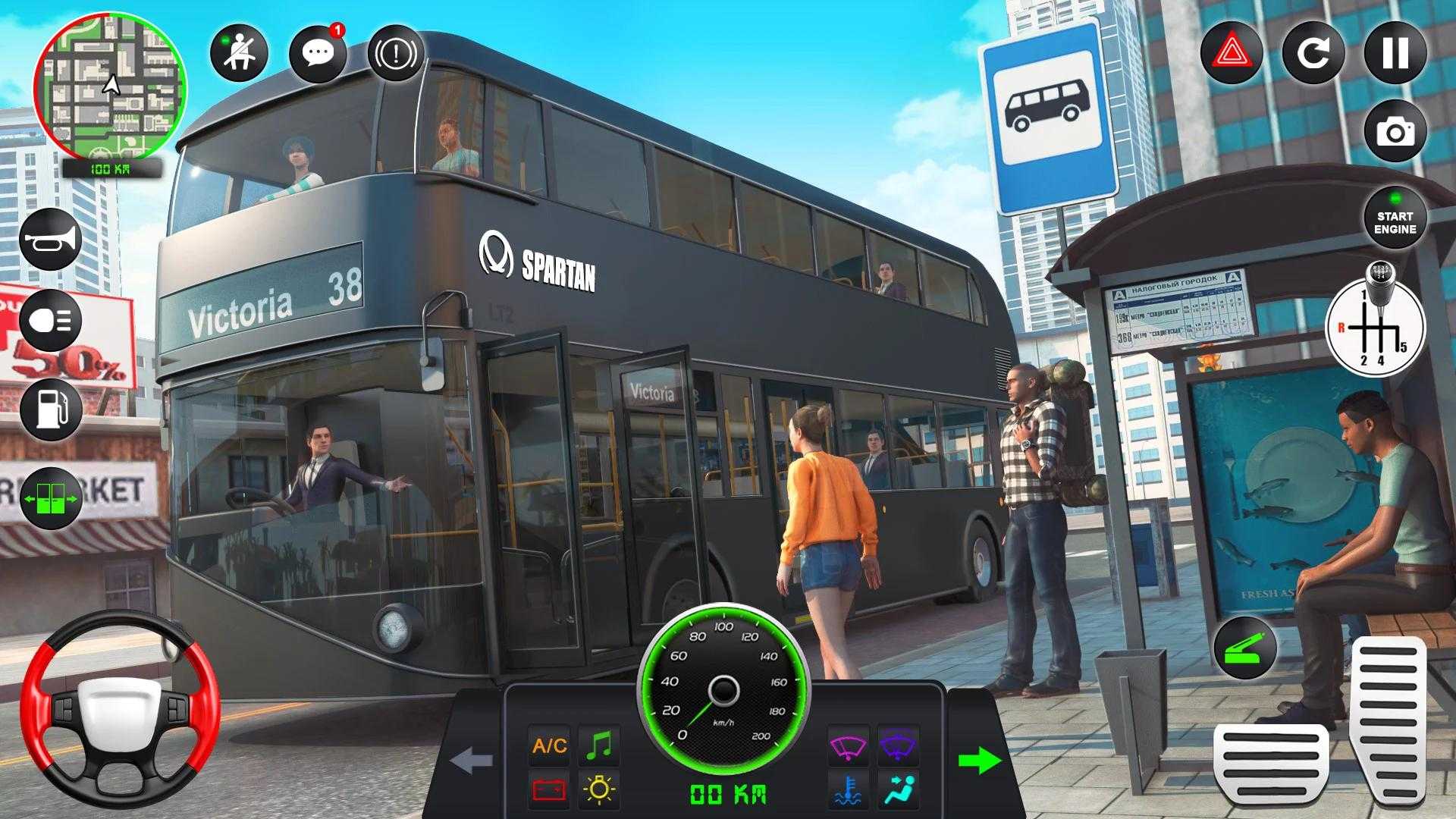The width and height of the screenshot is (1456, 819).
Task: Activate the right turn signal arrow
Action: pyautogui.click(x=979, y=761)
